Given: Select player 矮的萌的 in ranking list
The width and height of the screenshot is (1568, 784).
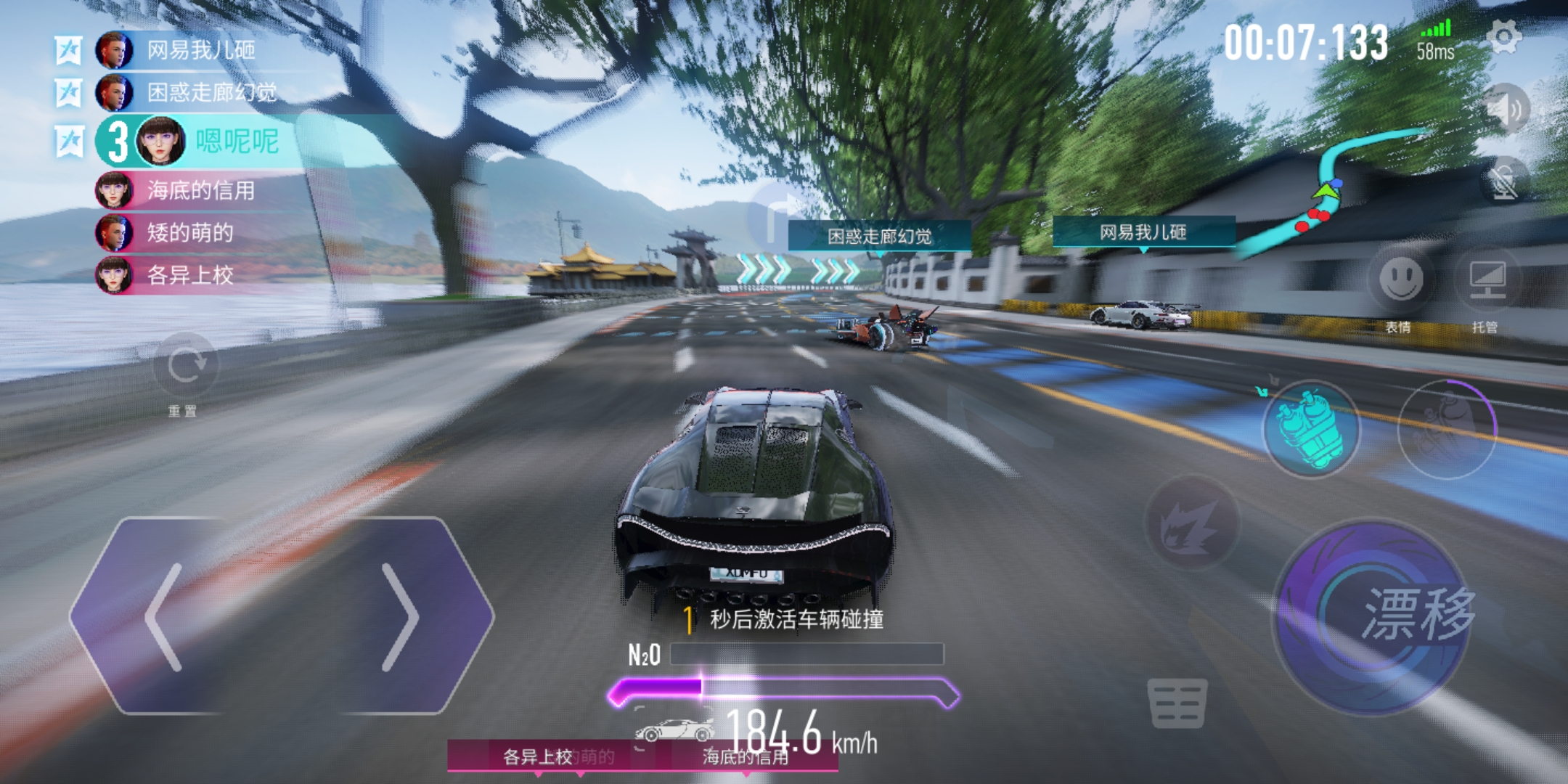Looking at the screenshot, I should click(x=189, y=232).
